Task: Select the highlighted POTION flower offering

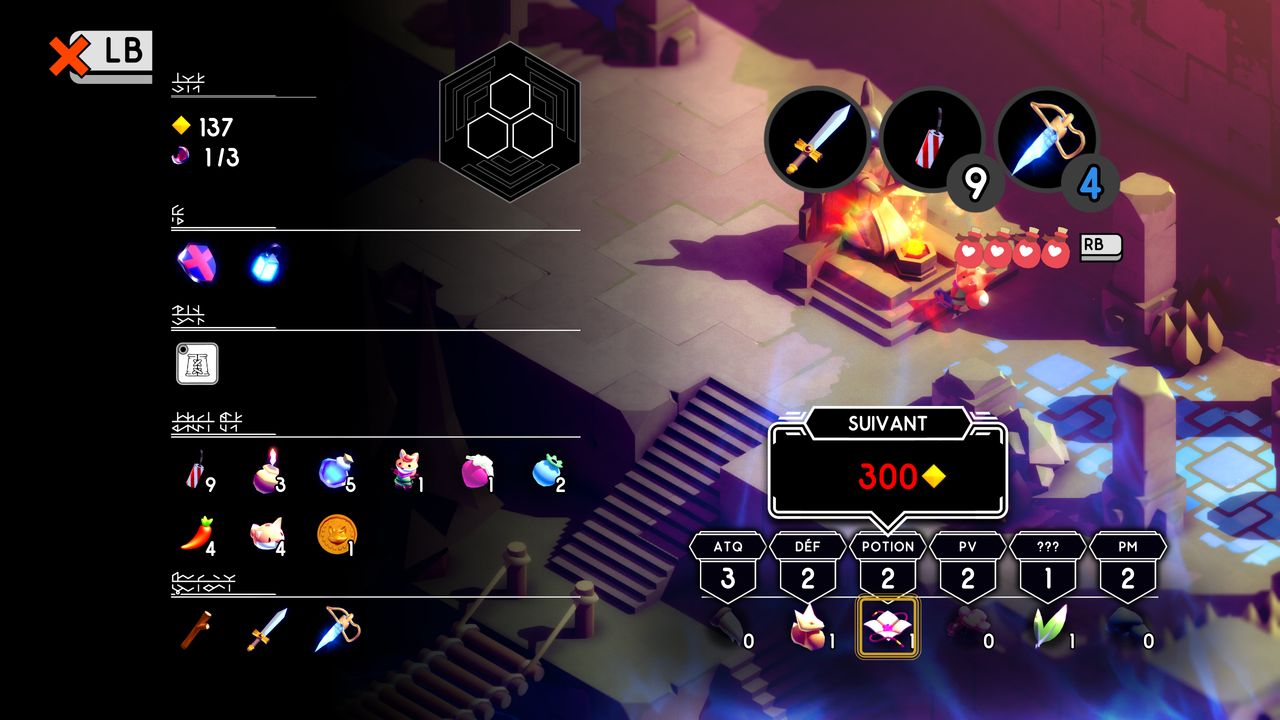Action: tap(887, 627)
